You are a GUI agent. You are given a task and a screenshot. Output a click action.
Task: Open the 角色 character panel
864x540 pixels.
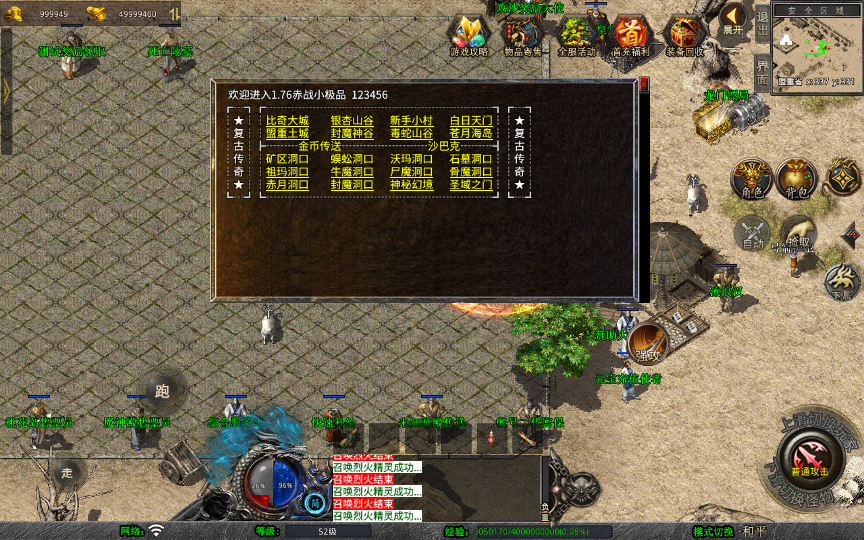[x=749, y=179]
